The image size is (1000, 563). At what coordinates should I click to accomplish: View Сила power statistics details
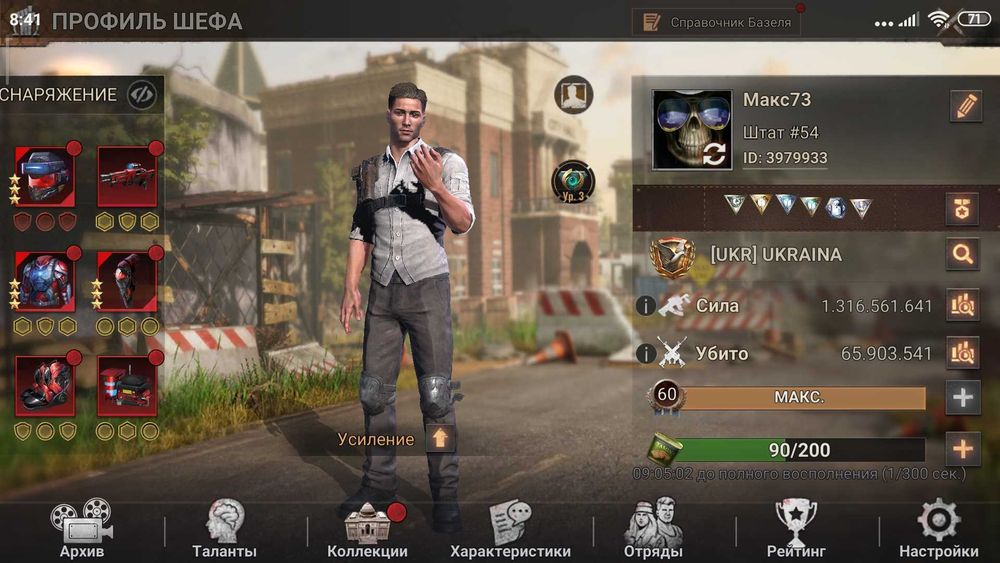(963, 305)
